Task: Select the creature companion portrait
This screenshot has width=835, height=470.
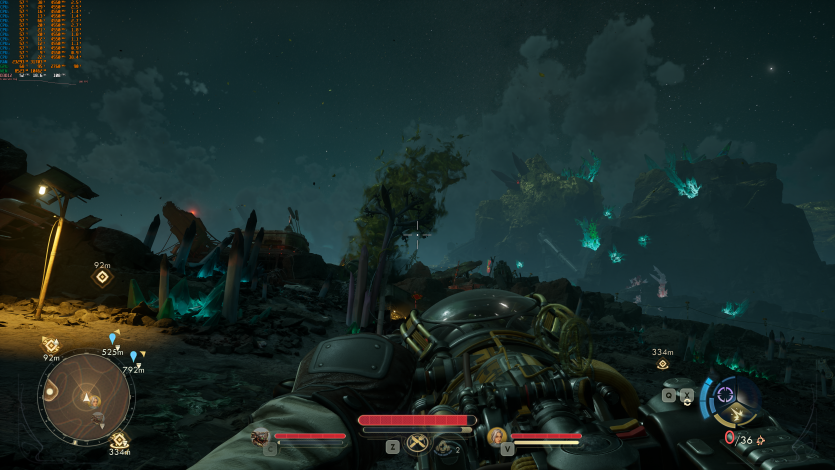Action: (261, 437)
